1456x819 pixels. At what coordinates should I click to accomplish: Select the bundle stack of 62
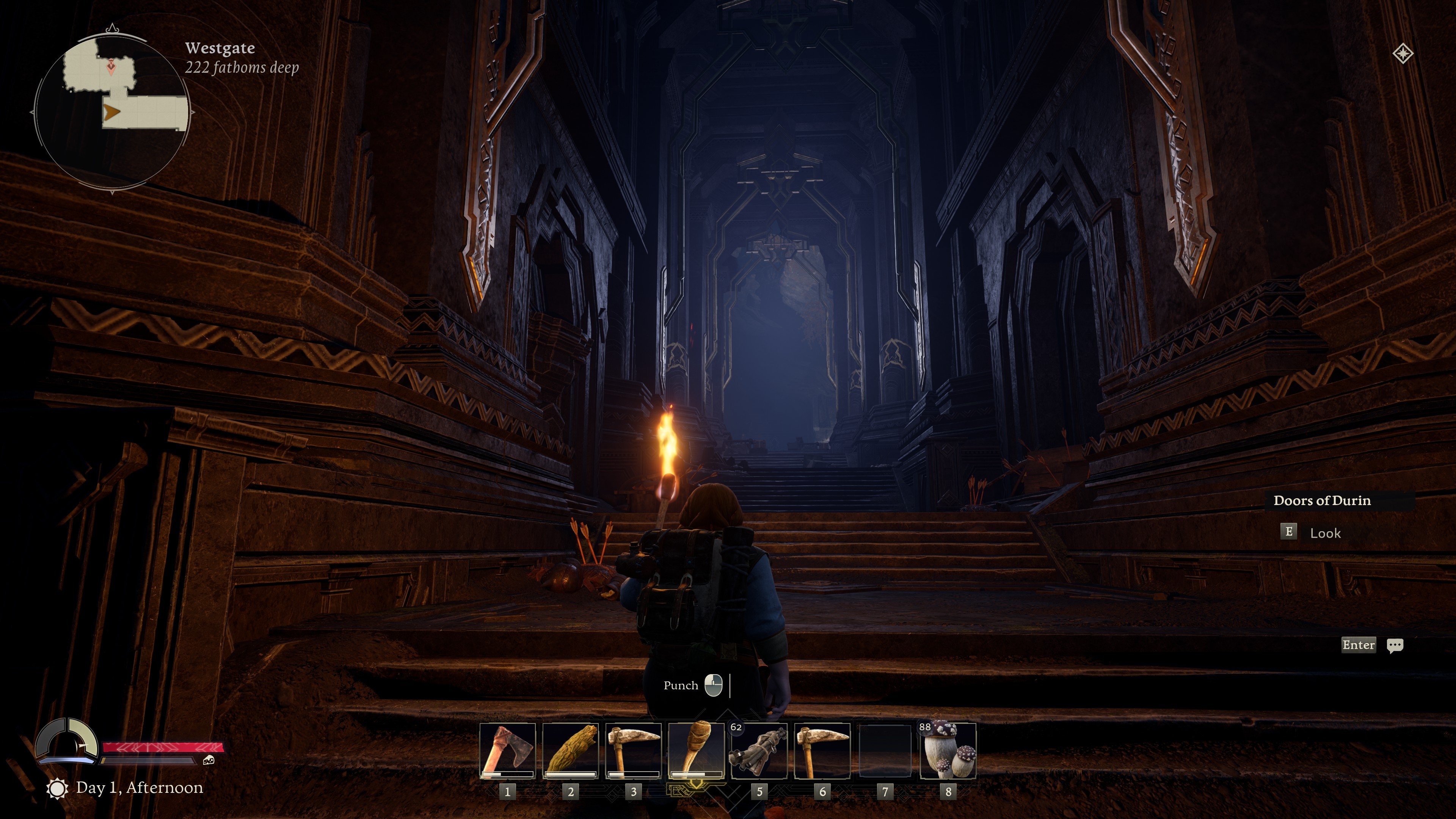pyautogui.click(x=759, y=751)
